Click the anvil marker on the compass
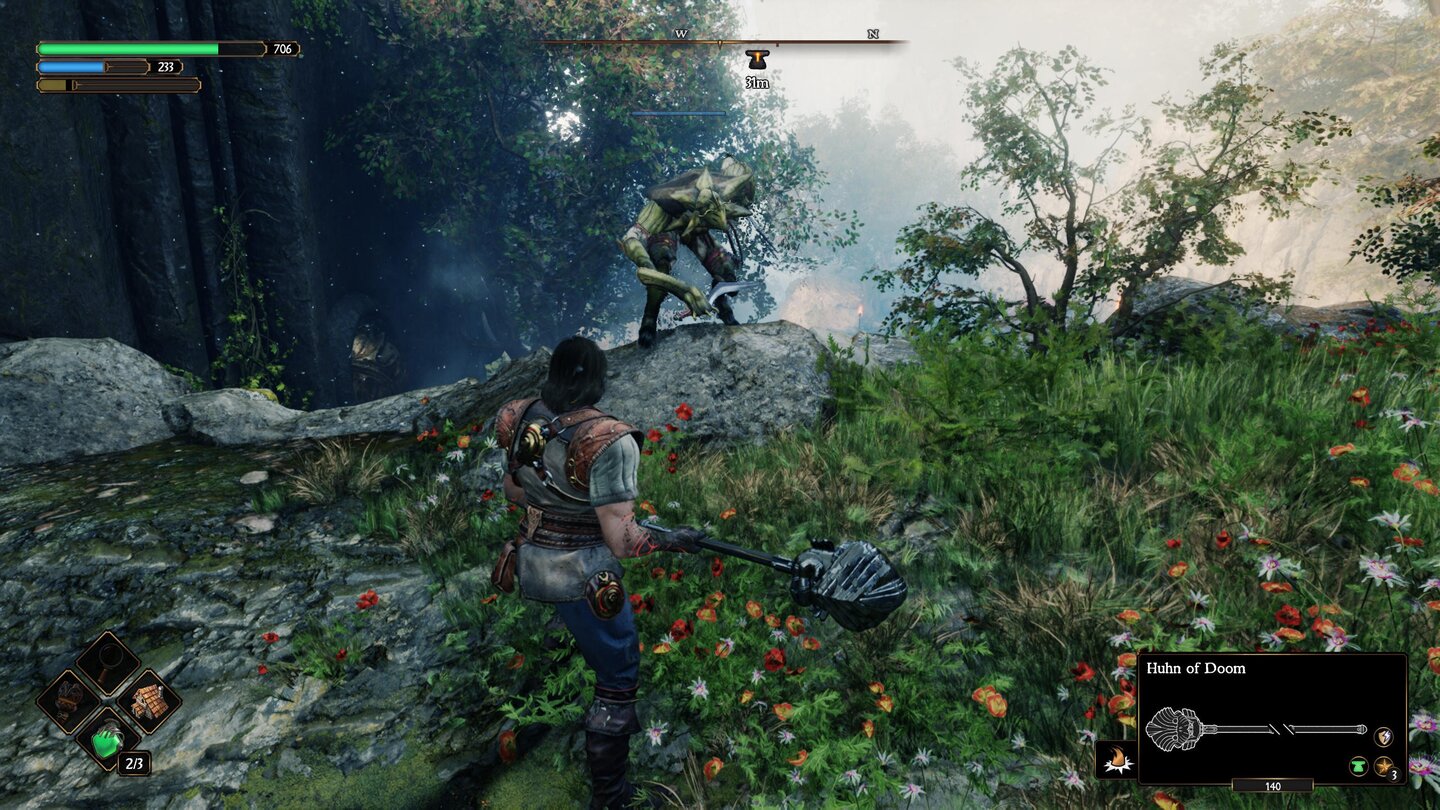 pos(756,59)
